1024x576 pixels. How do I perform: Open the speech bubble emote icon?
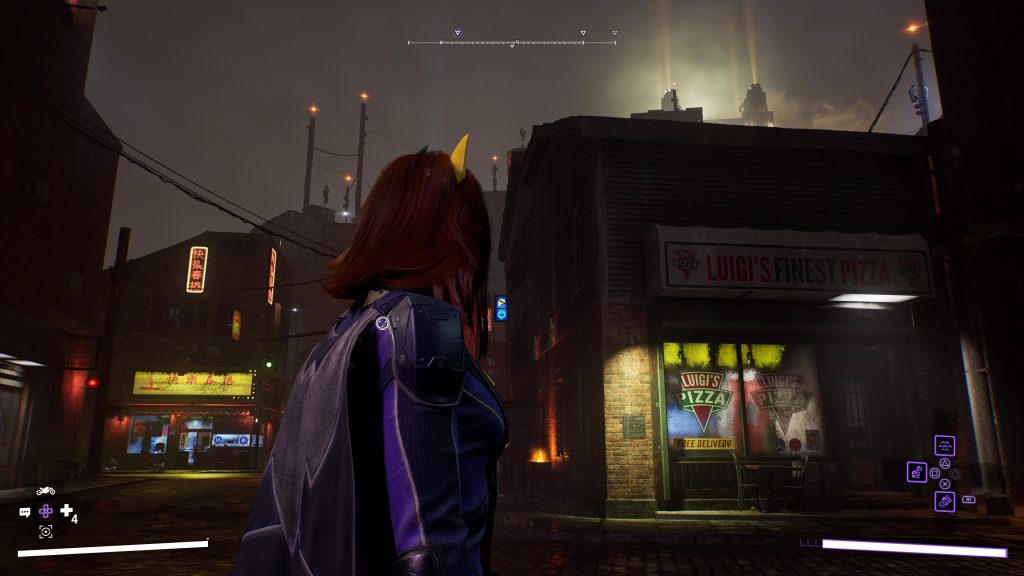25,512
